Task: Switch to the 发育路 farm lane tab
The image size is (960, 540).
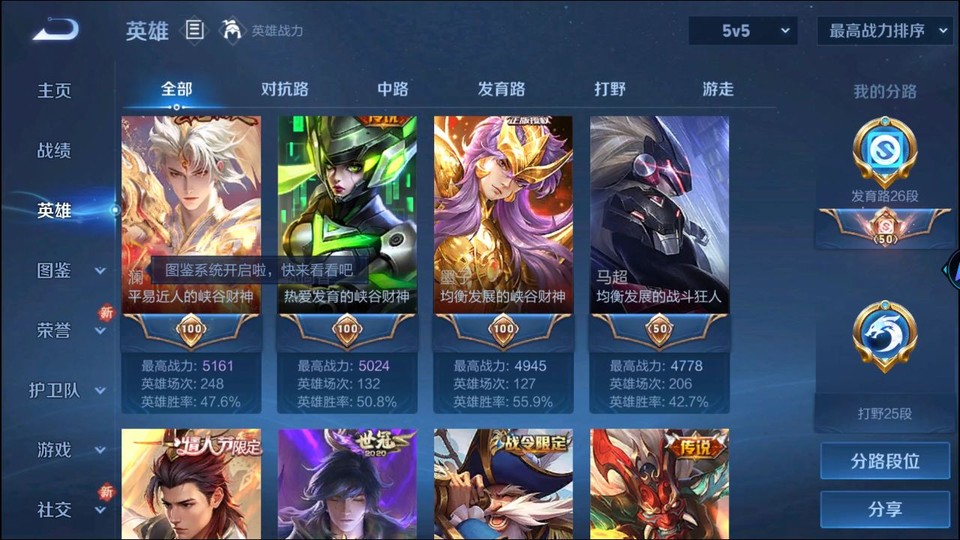Action: [501, 89]
